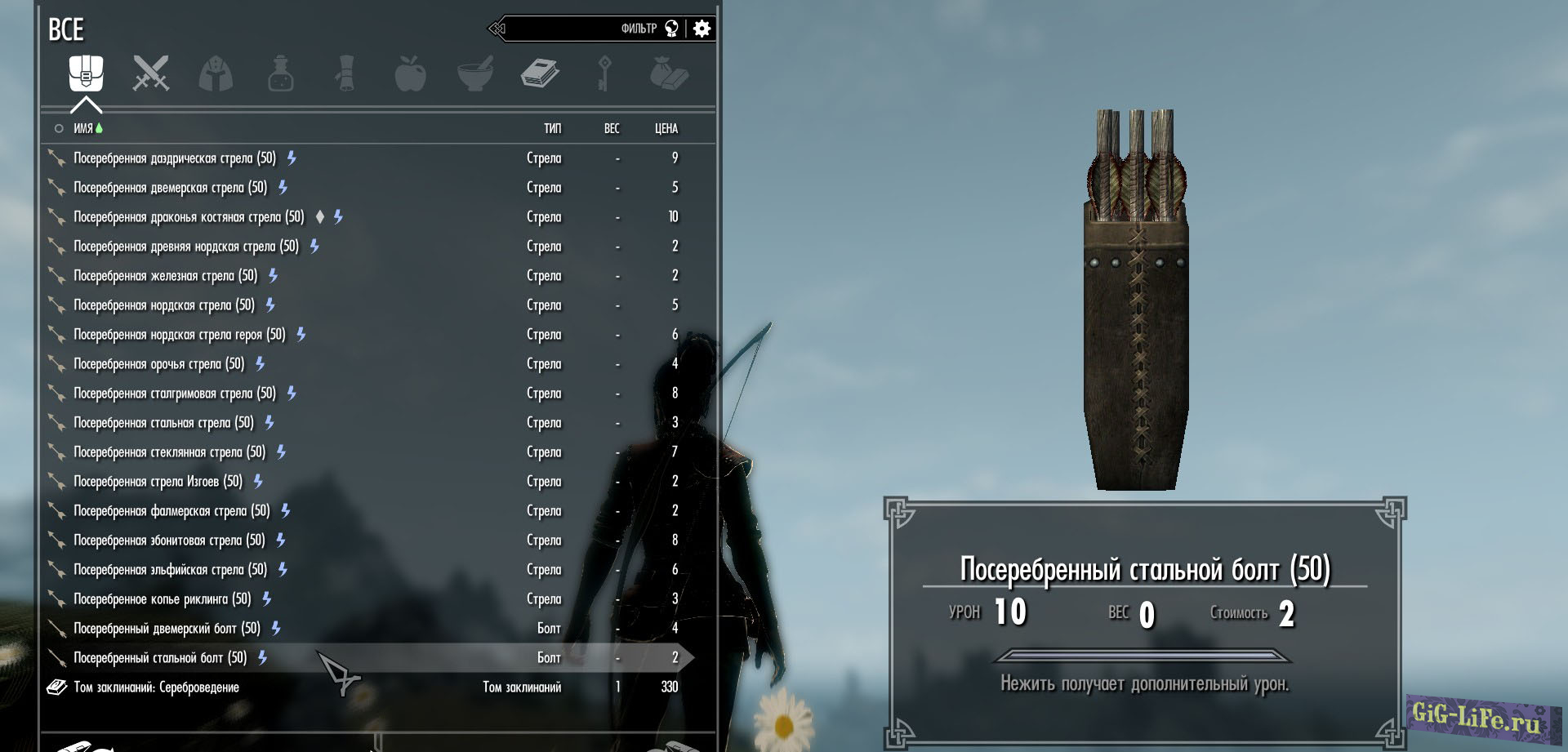Open the gear settings icon
The image size is (1568, 752).
(x=702, y=29)
